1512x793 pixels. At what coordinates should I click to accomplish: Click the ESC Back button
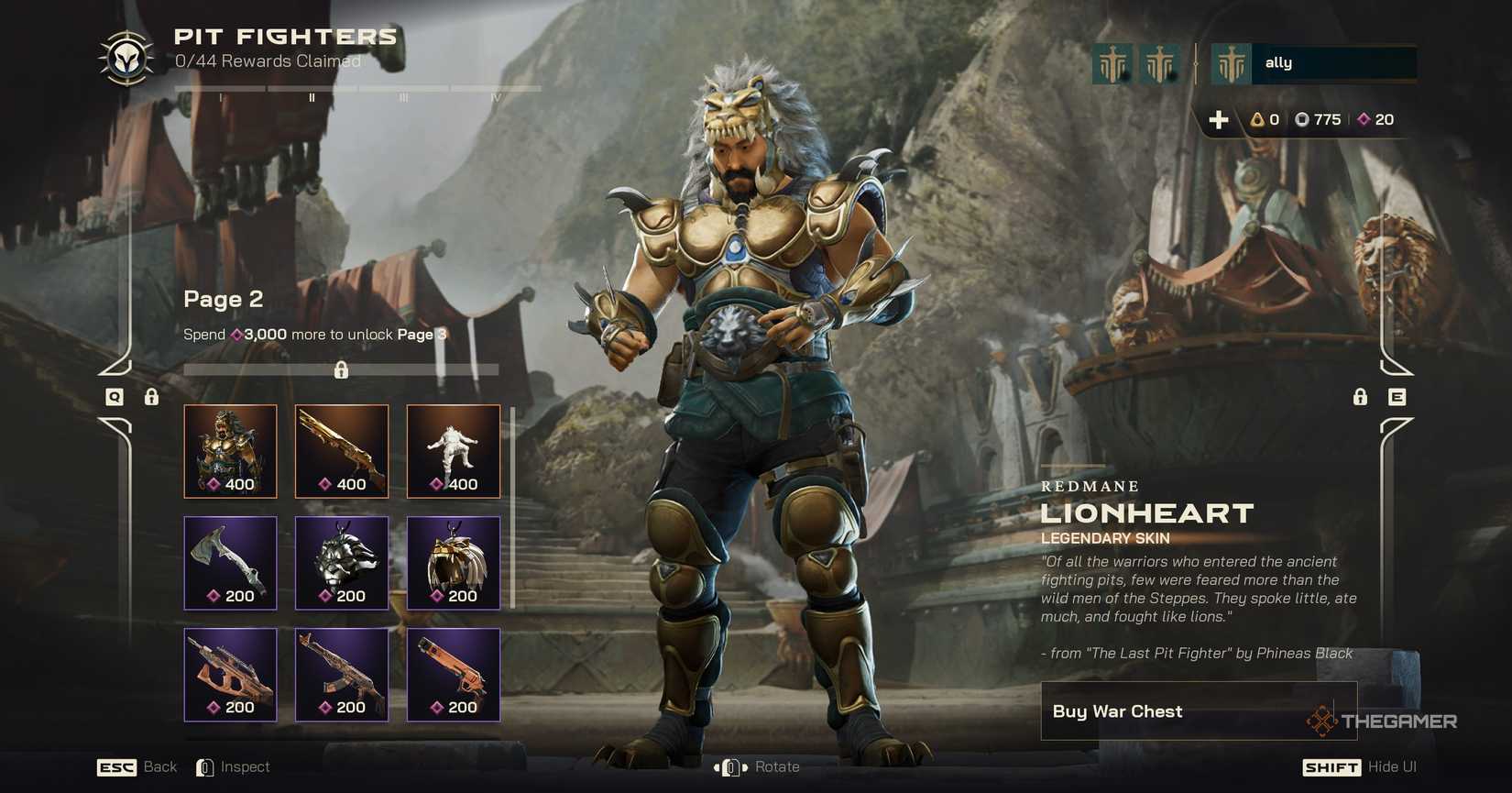(x=137, y=766)
